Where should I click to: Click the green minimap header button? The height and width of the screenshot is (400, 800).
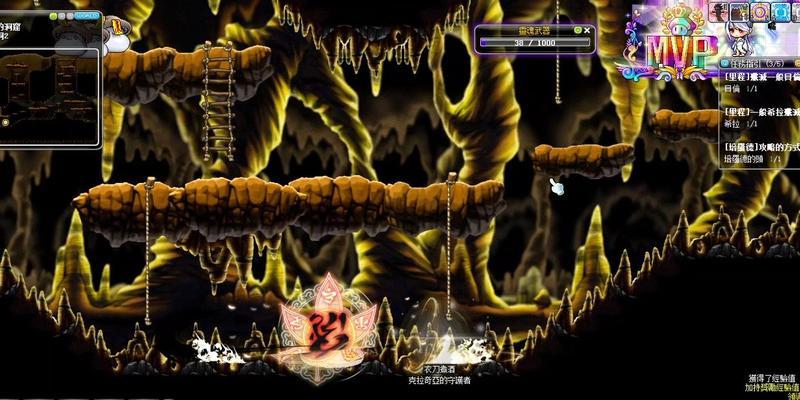click(55, 17)
